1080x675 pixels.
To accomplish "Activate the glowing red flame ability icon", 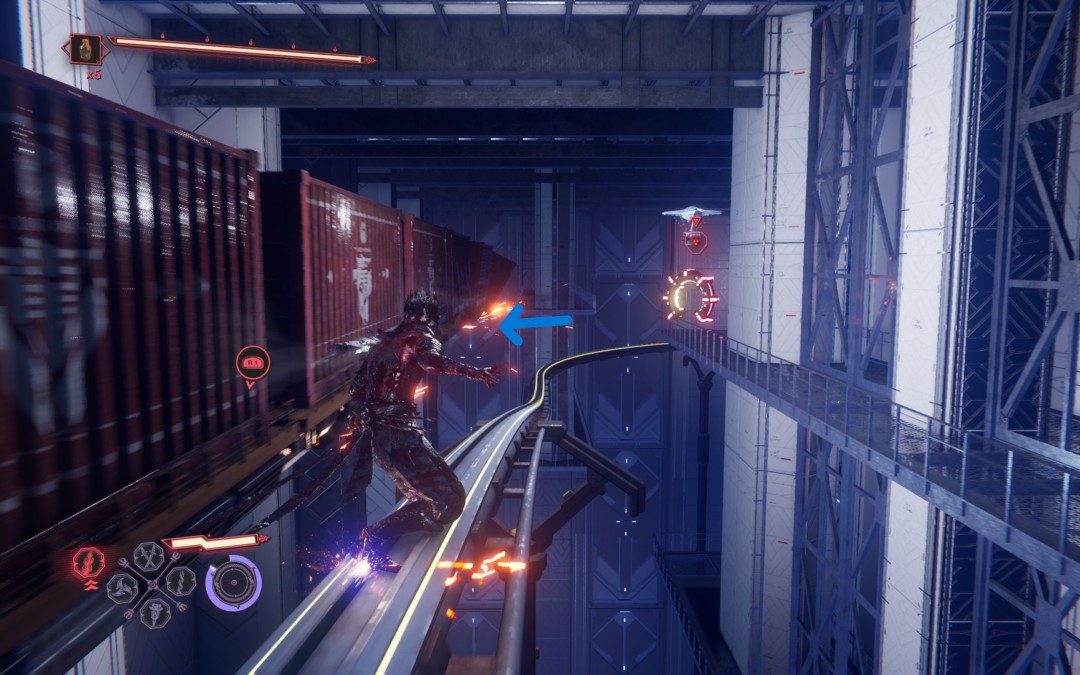I will [x=87, y=563].
